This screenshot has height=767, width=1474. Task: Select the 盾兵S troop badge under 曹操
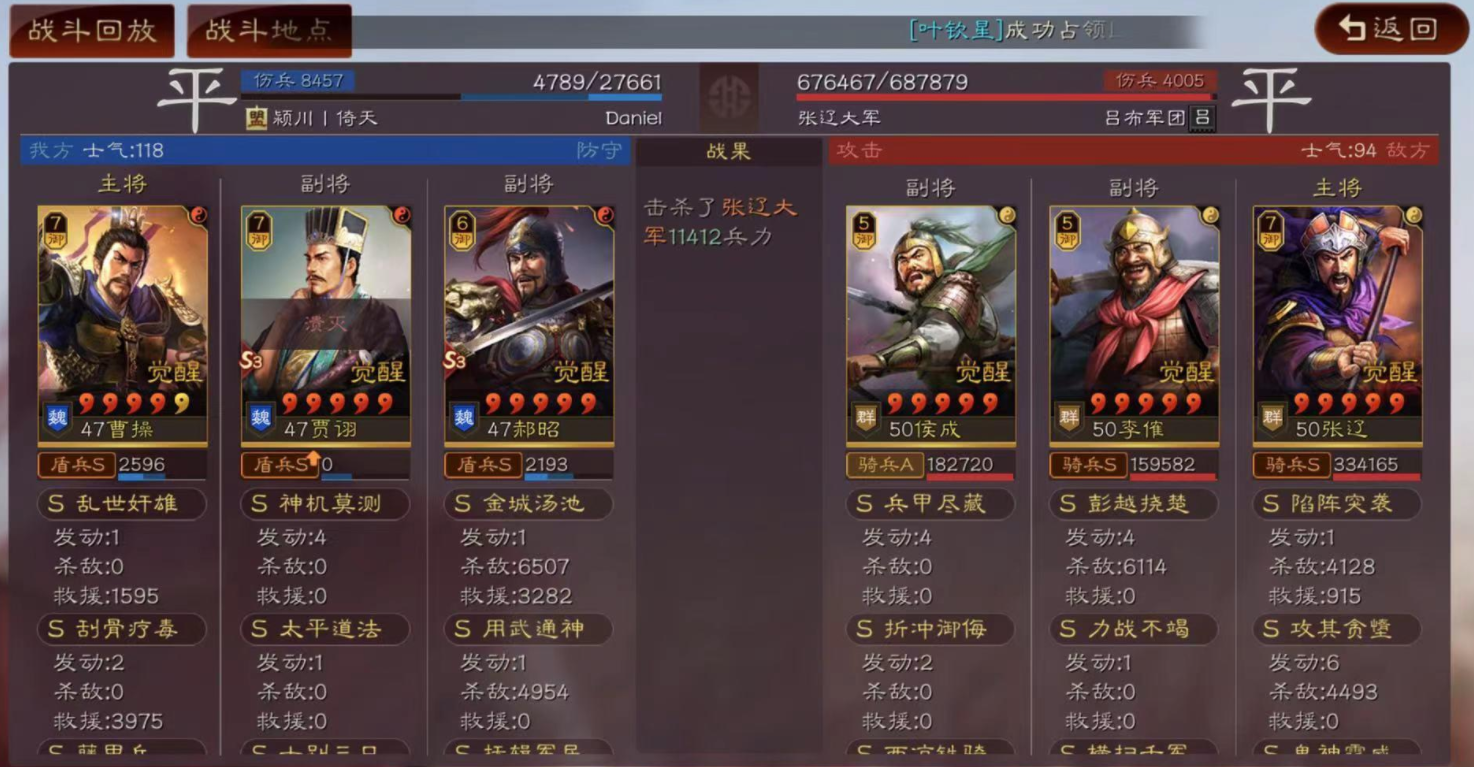pyautogui.click(x=75, y=464)
